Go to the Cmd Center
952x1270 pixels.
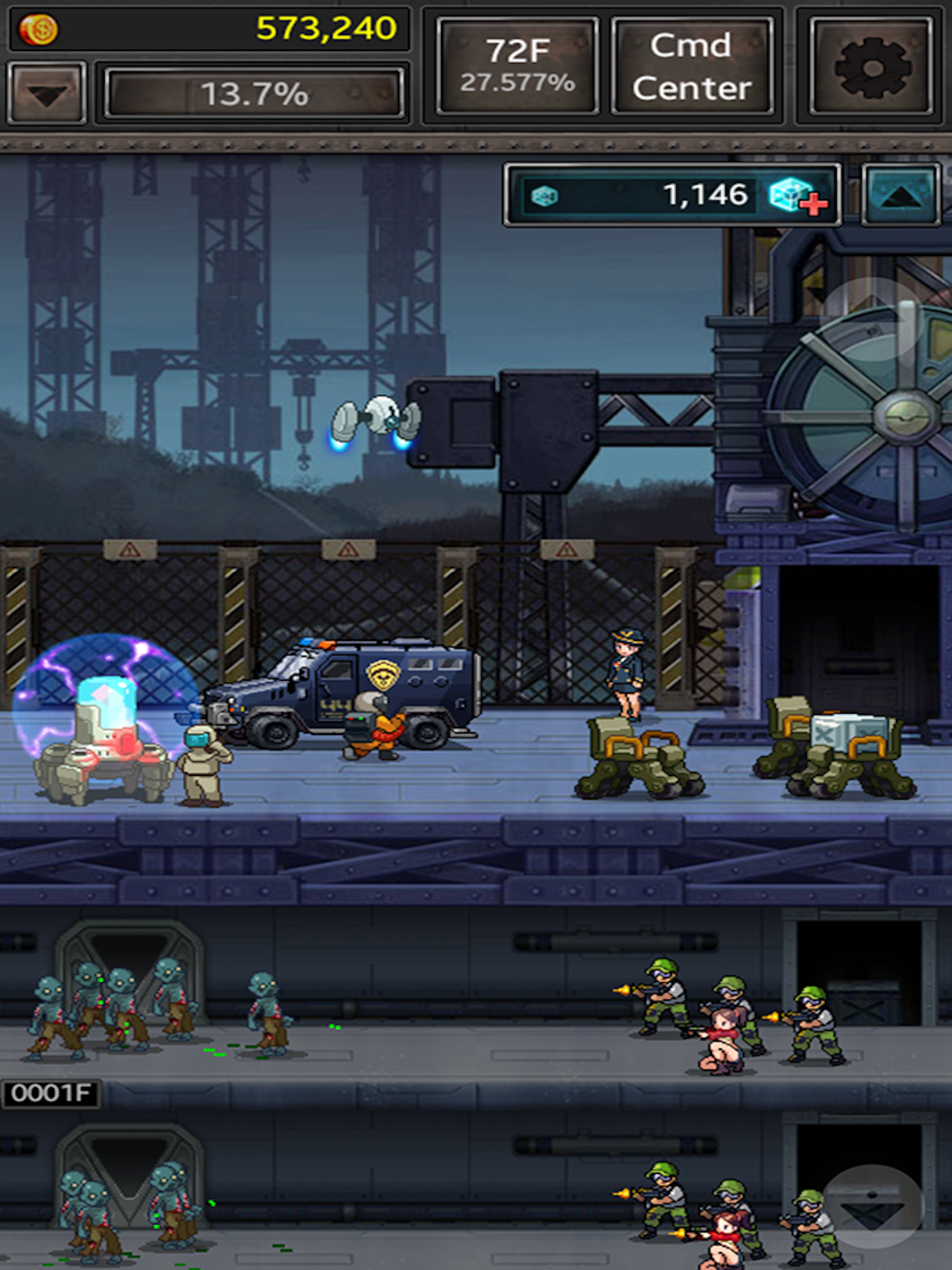(692, 66)
